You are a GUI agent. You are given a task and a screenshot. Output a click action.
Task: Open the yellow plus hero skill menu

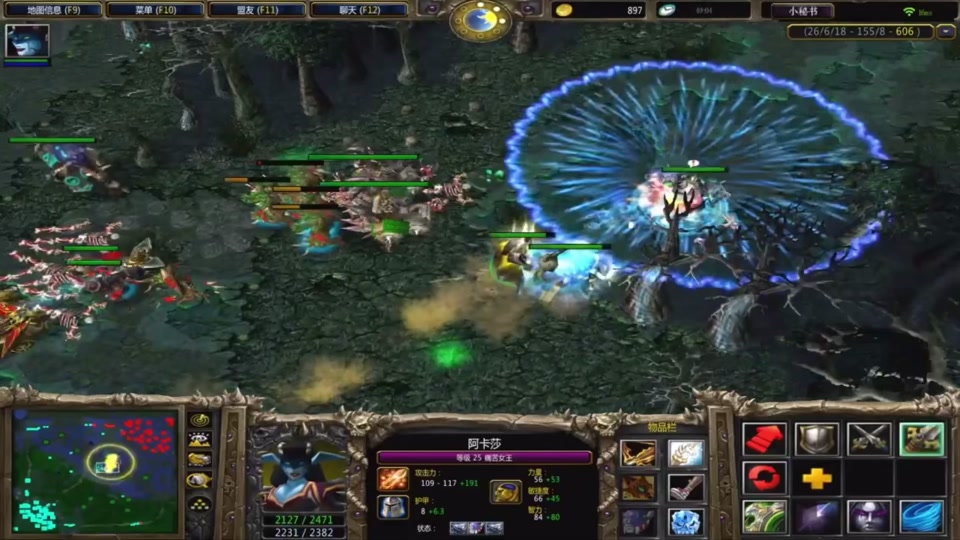coord(817,478)
